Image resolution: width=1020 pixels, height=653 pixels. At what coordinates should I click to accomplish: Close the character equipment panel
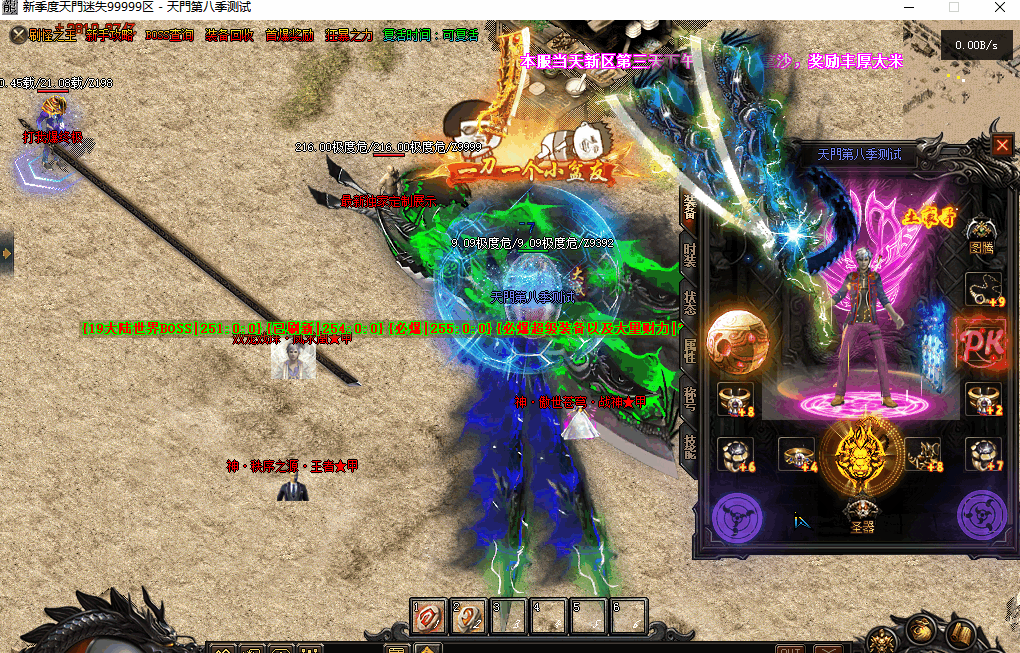[x=1002, y=146]
